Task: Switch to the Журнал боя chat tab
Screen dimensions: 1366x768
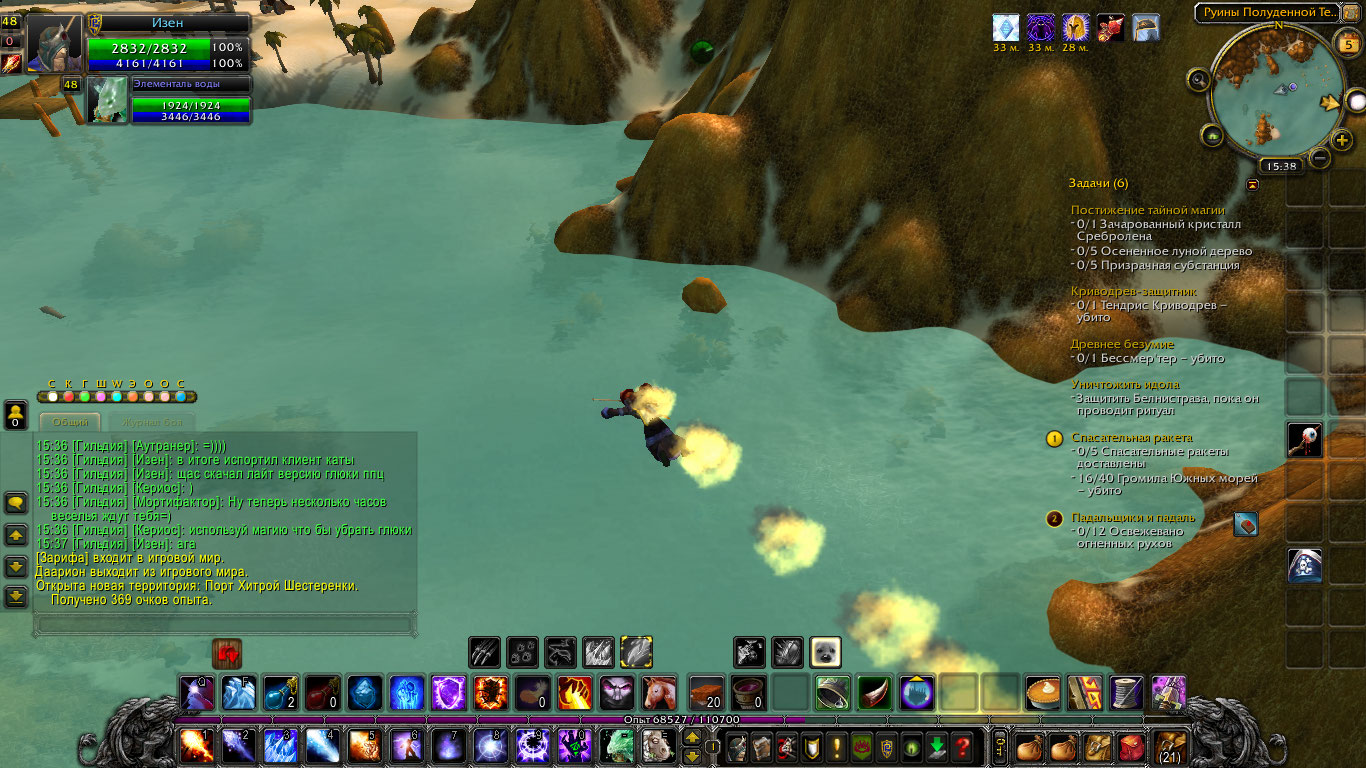Action: [153, 423]
